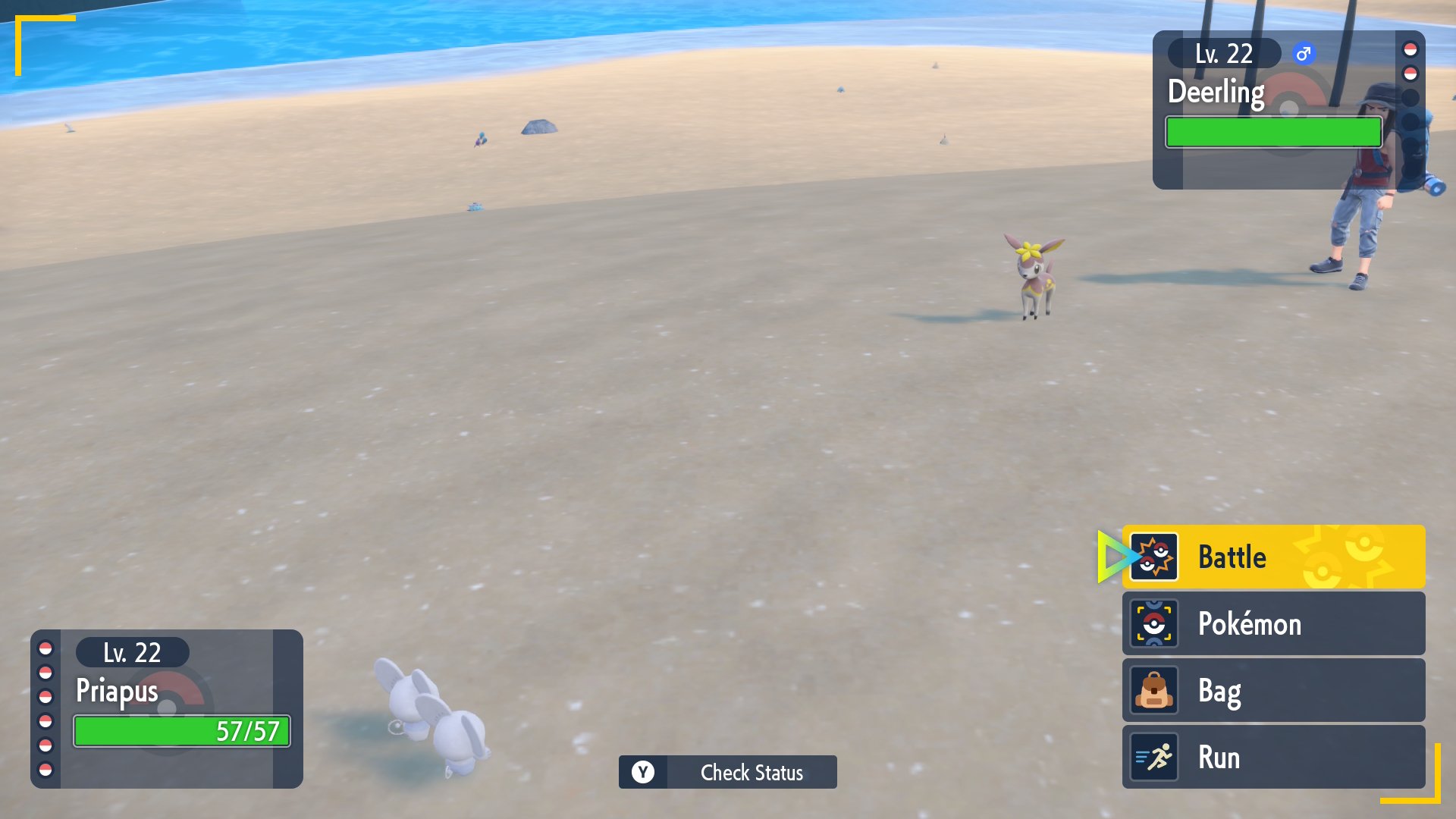The width and height of the screenshot is (1456, 819).
Task: Open the Bag
Action: [x=1272, y=690]
